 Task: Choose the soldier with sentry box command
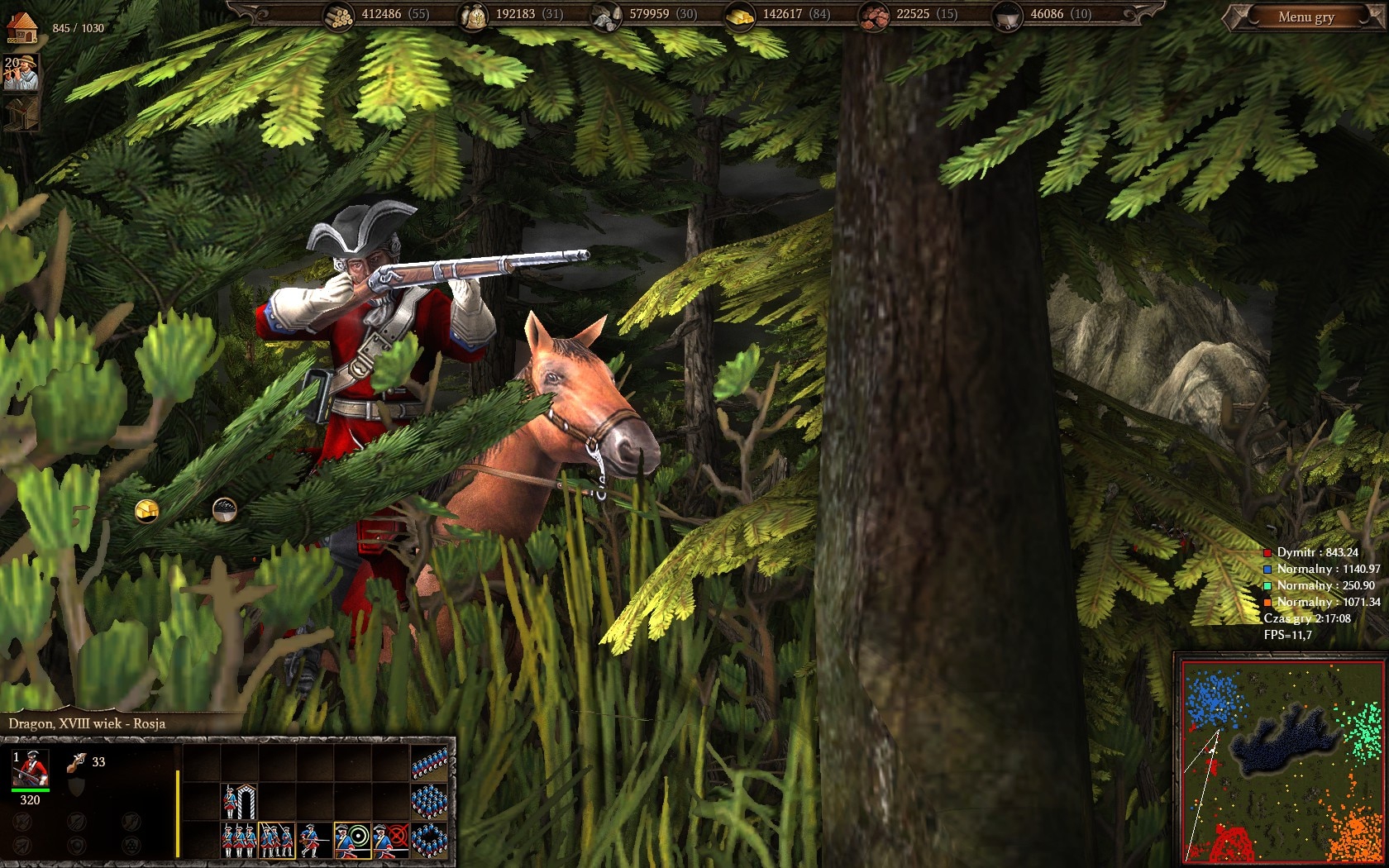pyautogui.click(x=240, y=802)
